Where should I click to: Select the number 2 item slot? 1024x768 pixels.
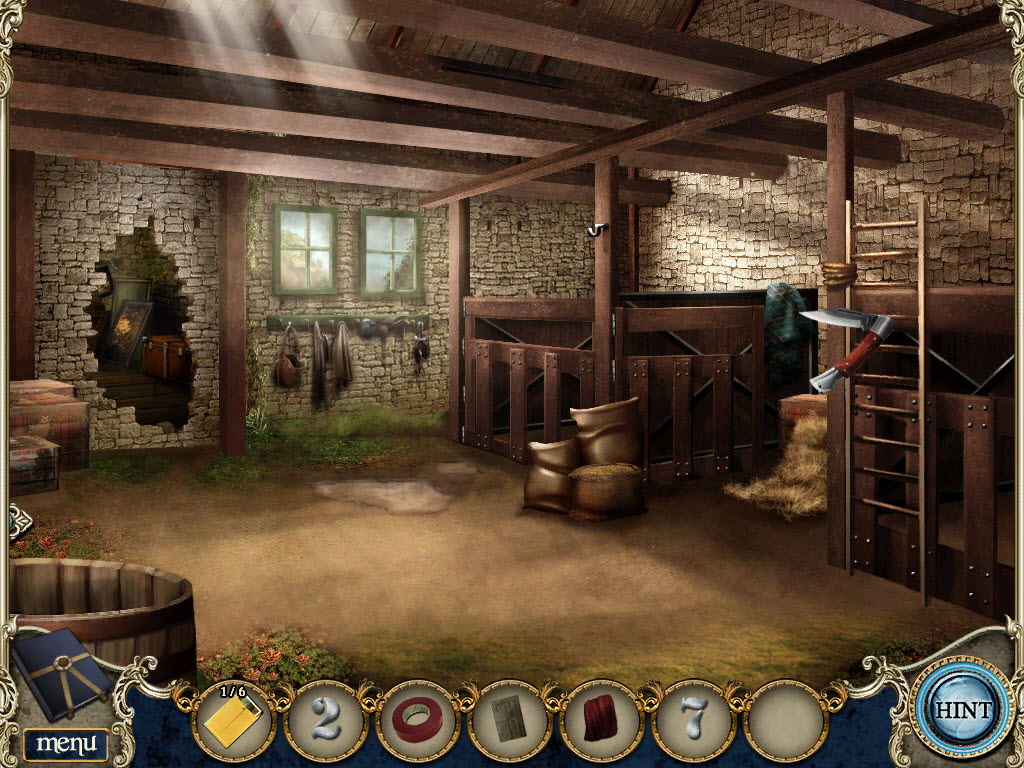click(x=326, y=720)
